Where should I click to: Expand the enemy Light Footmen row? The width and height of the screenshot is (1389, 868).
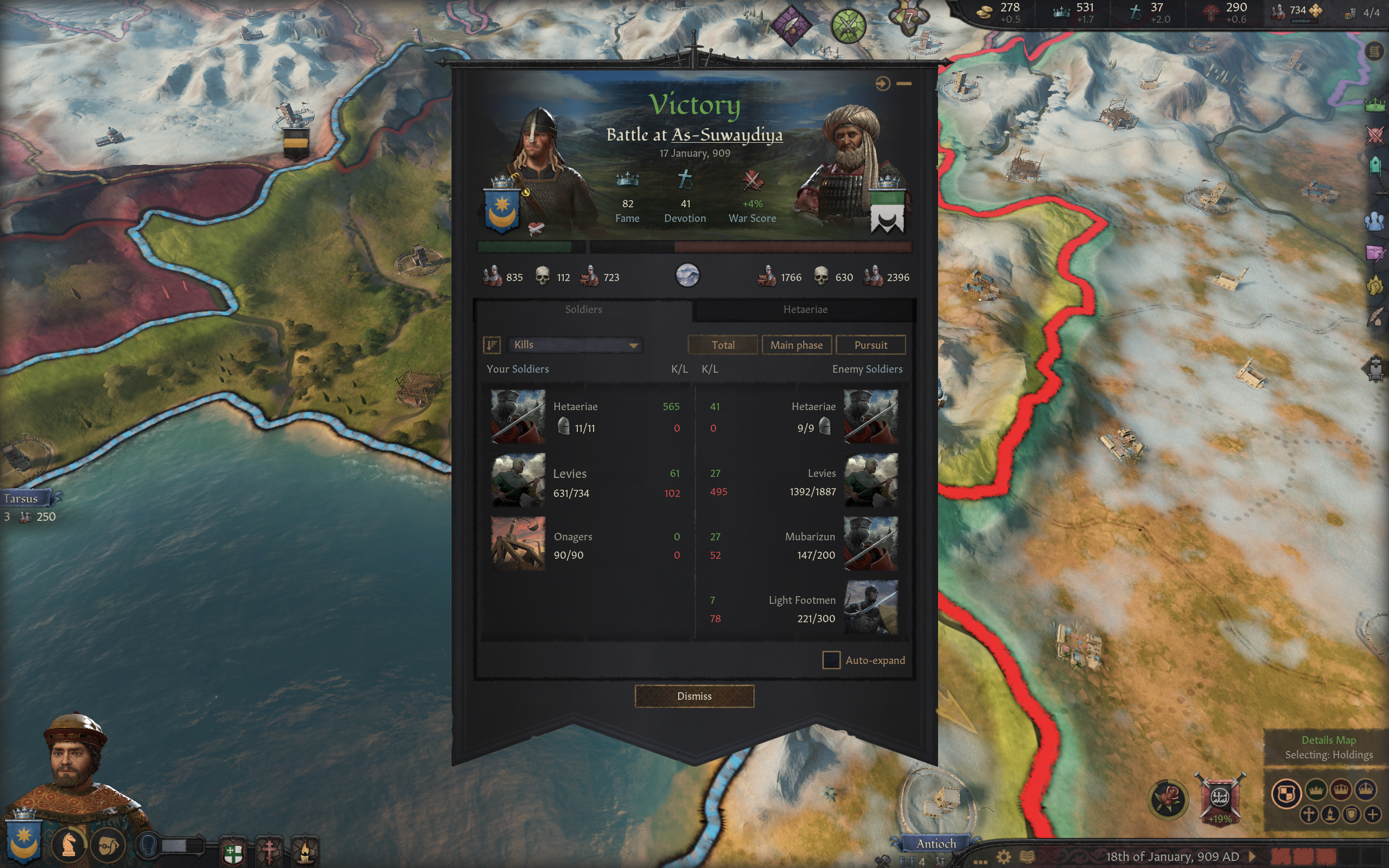click(804, 609)
